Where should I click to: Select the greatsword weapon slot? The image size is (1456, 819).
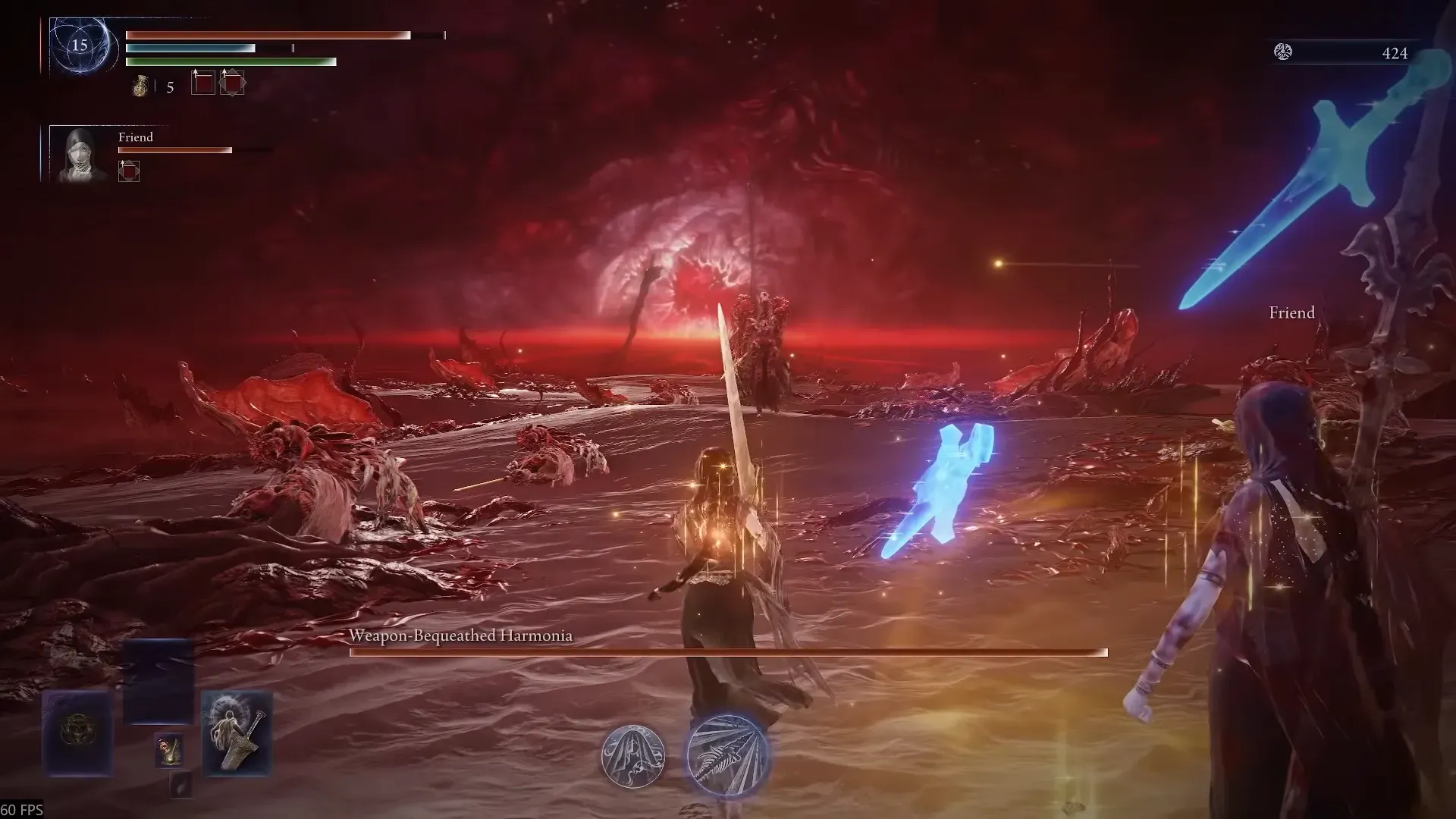(237, 733)
